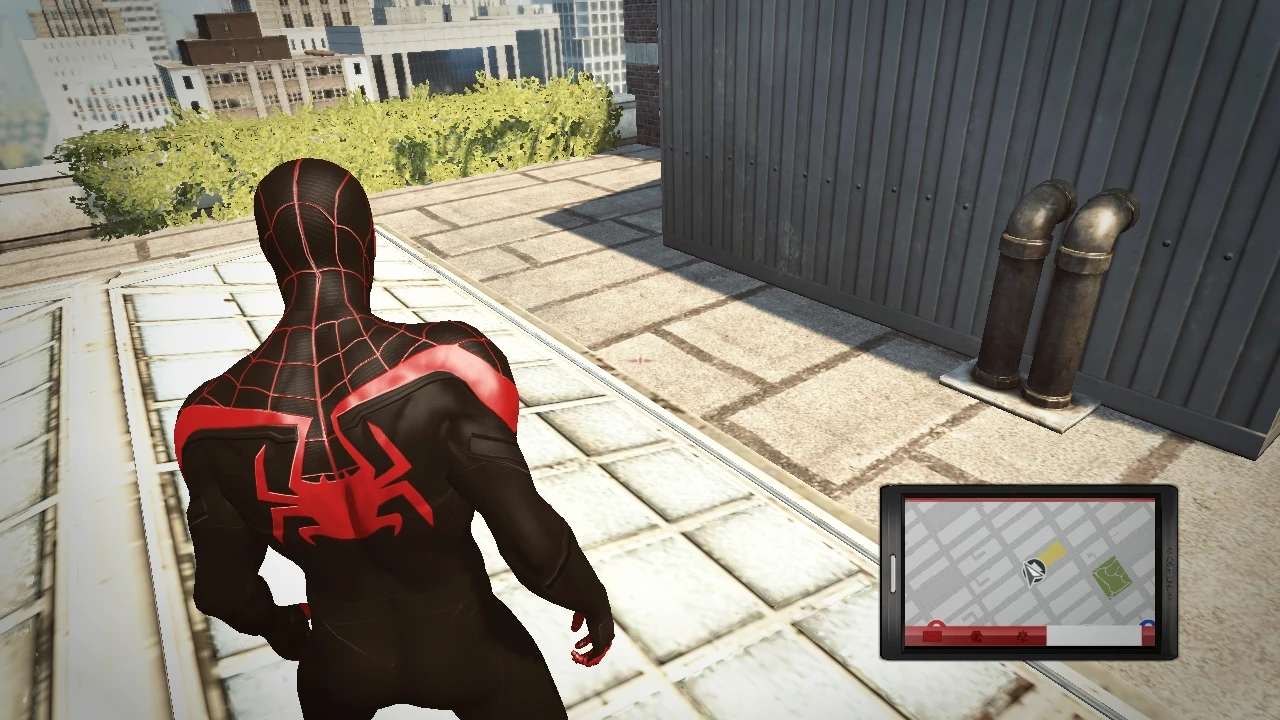Tap the green park area on the minimap
Viewport: 1280px width, 720px height.
(x=1110, y=577)
